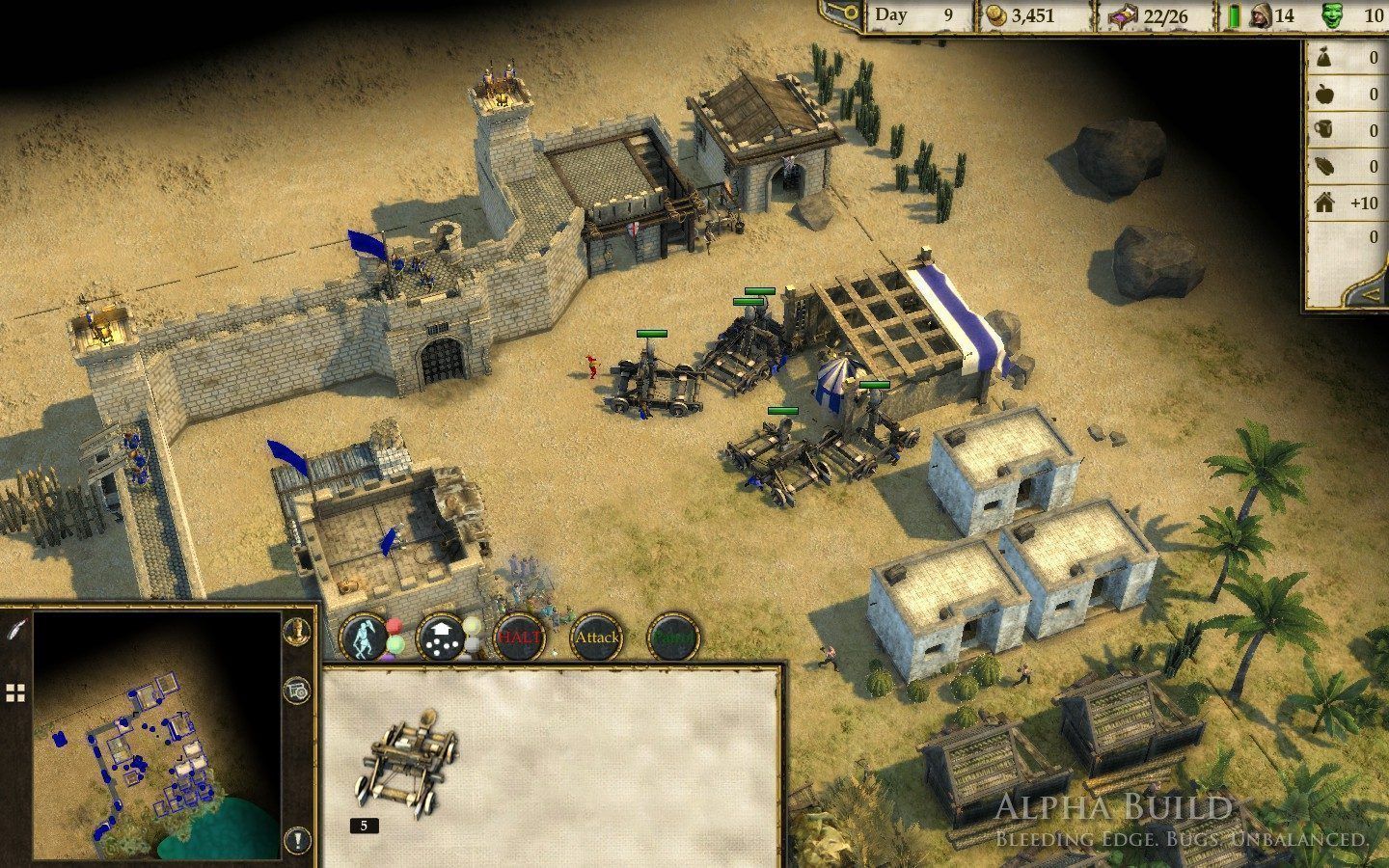Issue the Attack command

(x=597, y=637)
